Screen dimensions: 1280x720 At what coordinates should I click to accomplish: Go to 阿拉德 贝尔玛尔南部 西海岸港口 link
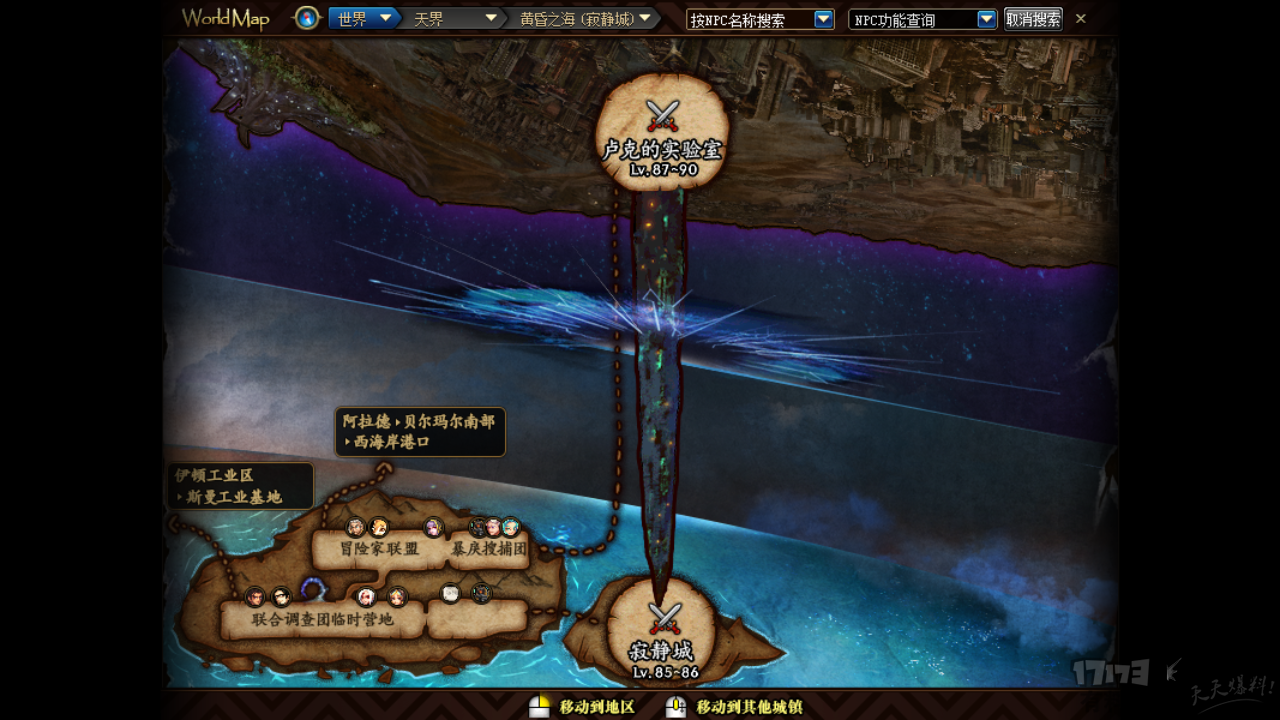(x=419, y=432)
